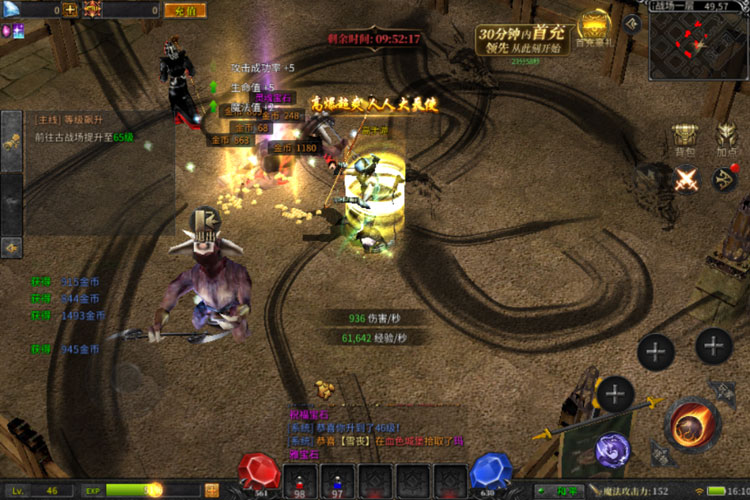
Task: Activate the purple swirl skill
Action: [612, 451]
